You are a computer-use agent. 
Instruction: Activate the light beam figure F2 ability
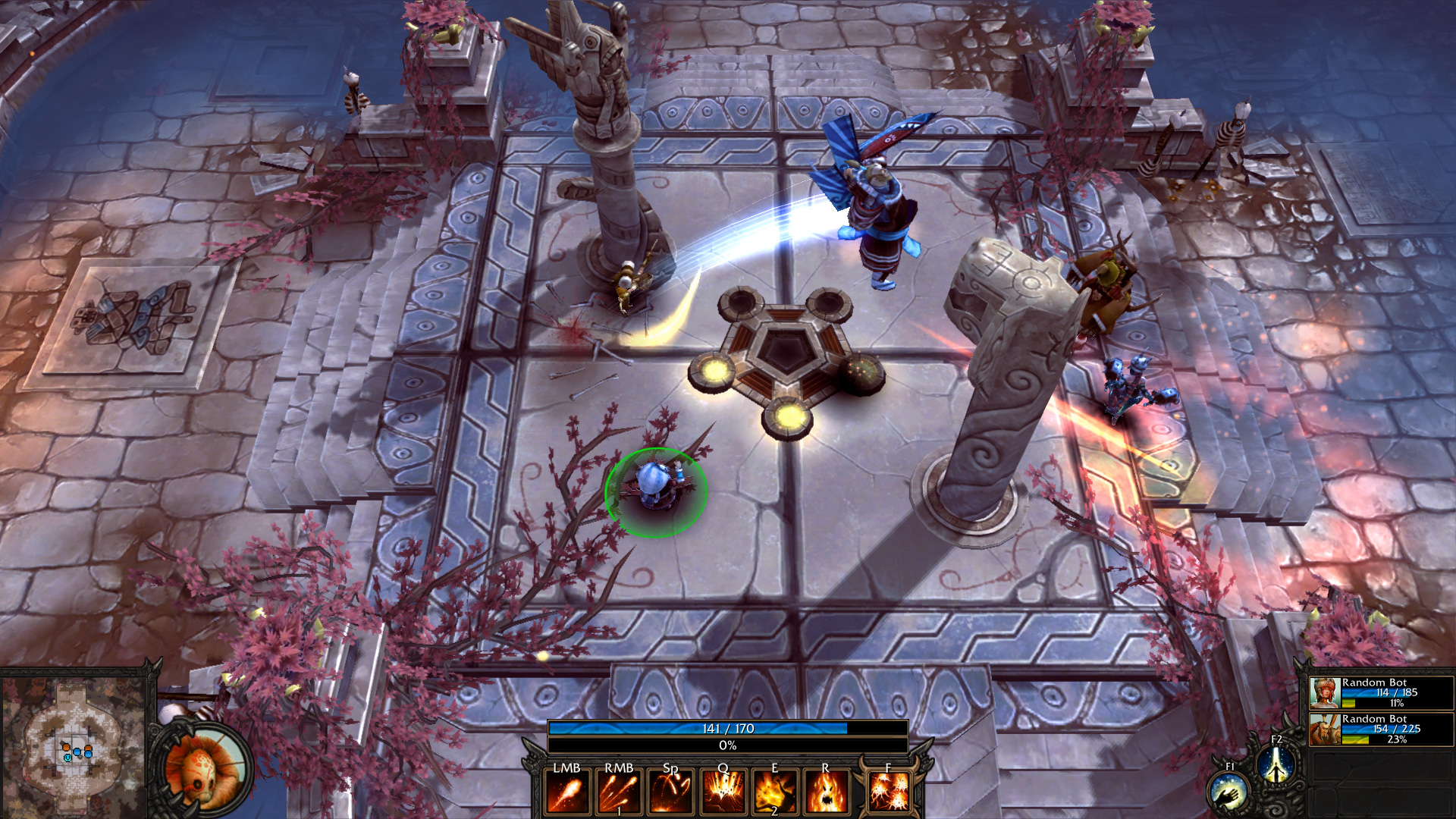pyautogui.click(x=1276, y=764)
